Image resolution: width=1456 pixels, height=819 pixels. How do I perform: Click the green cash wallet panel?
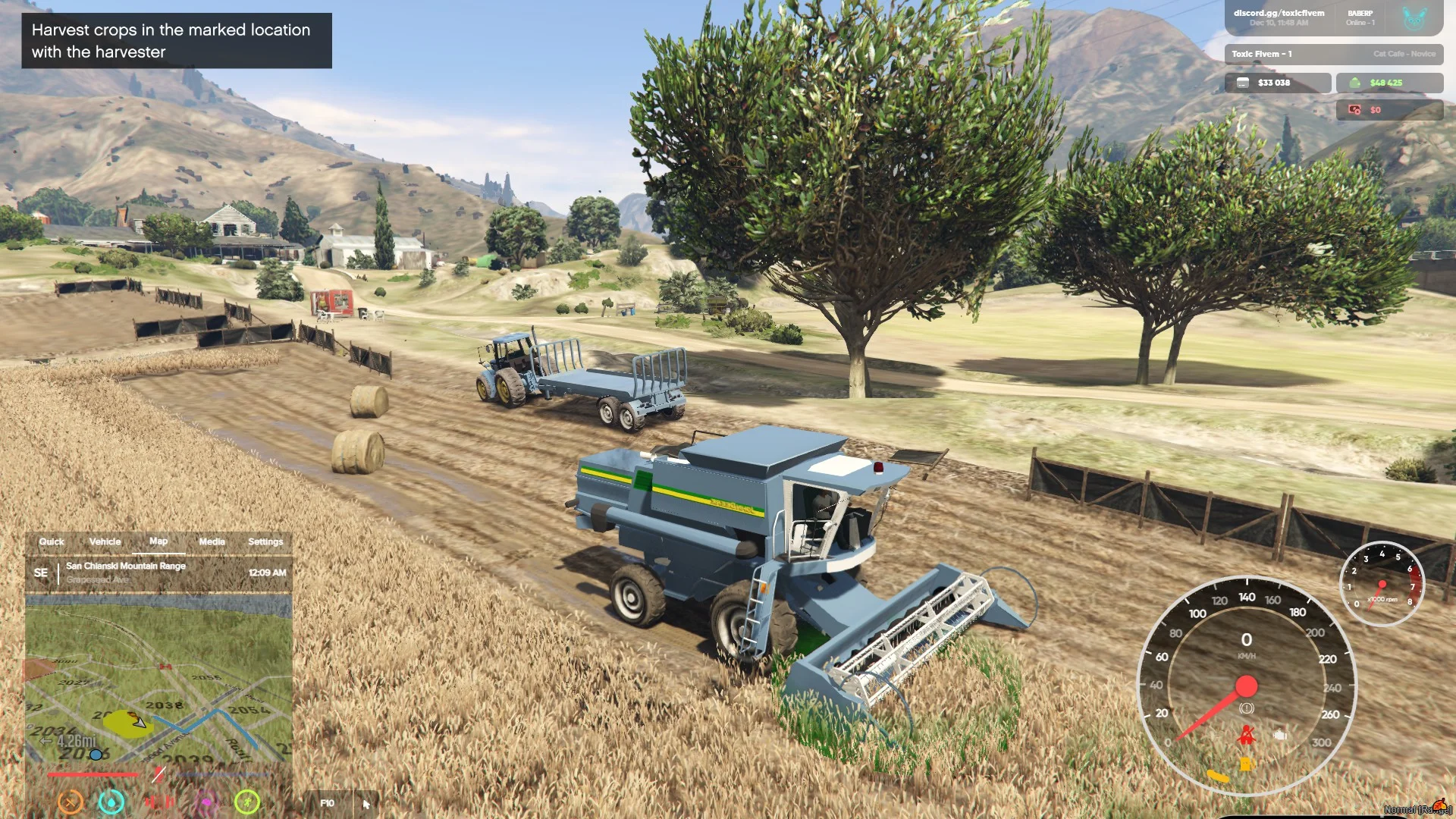(x=1389, y=83)
